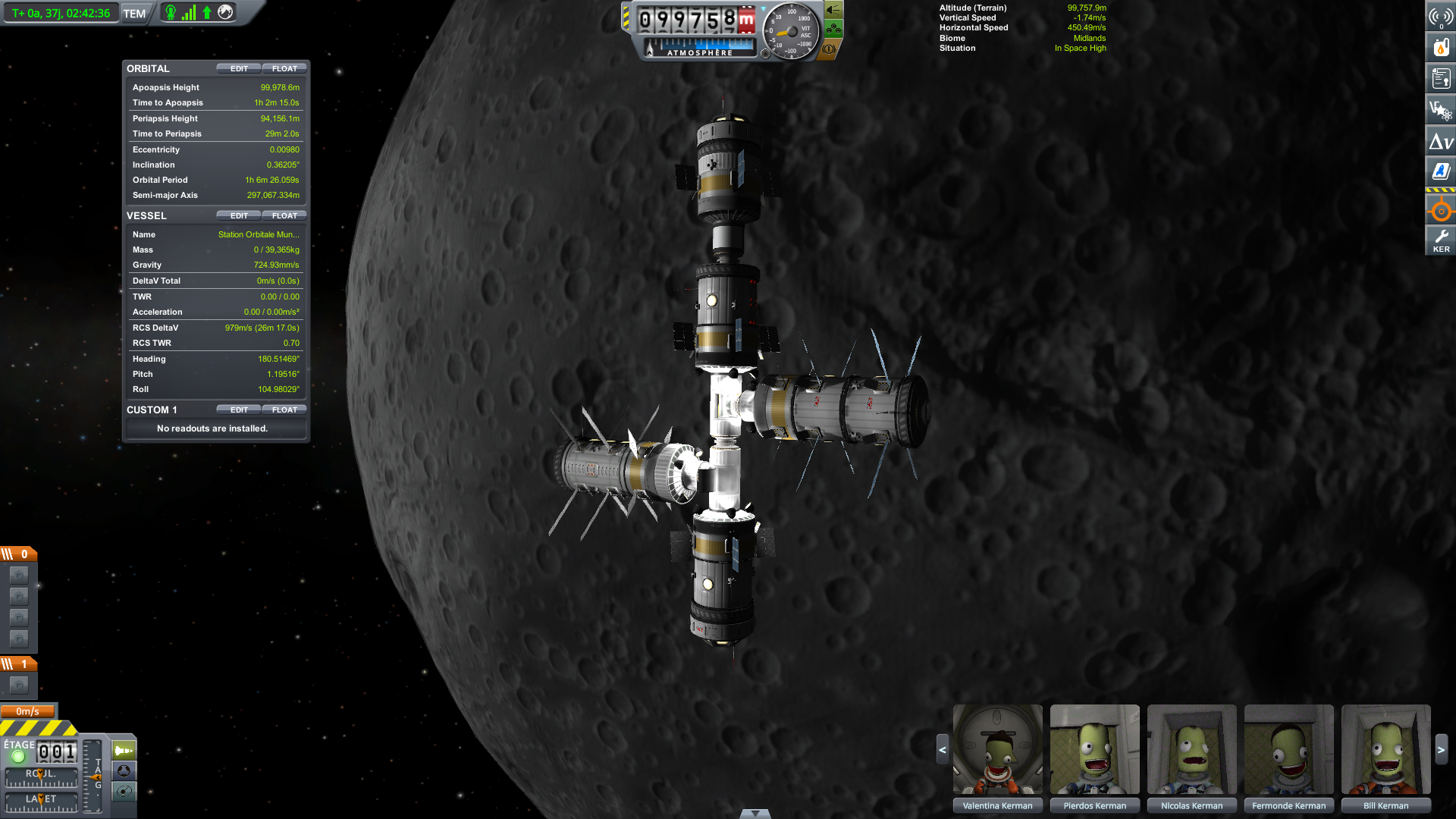Show the contracts document panel

click(x=1441, y=78)
